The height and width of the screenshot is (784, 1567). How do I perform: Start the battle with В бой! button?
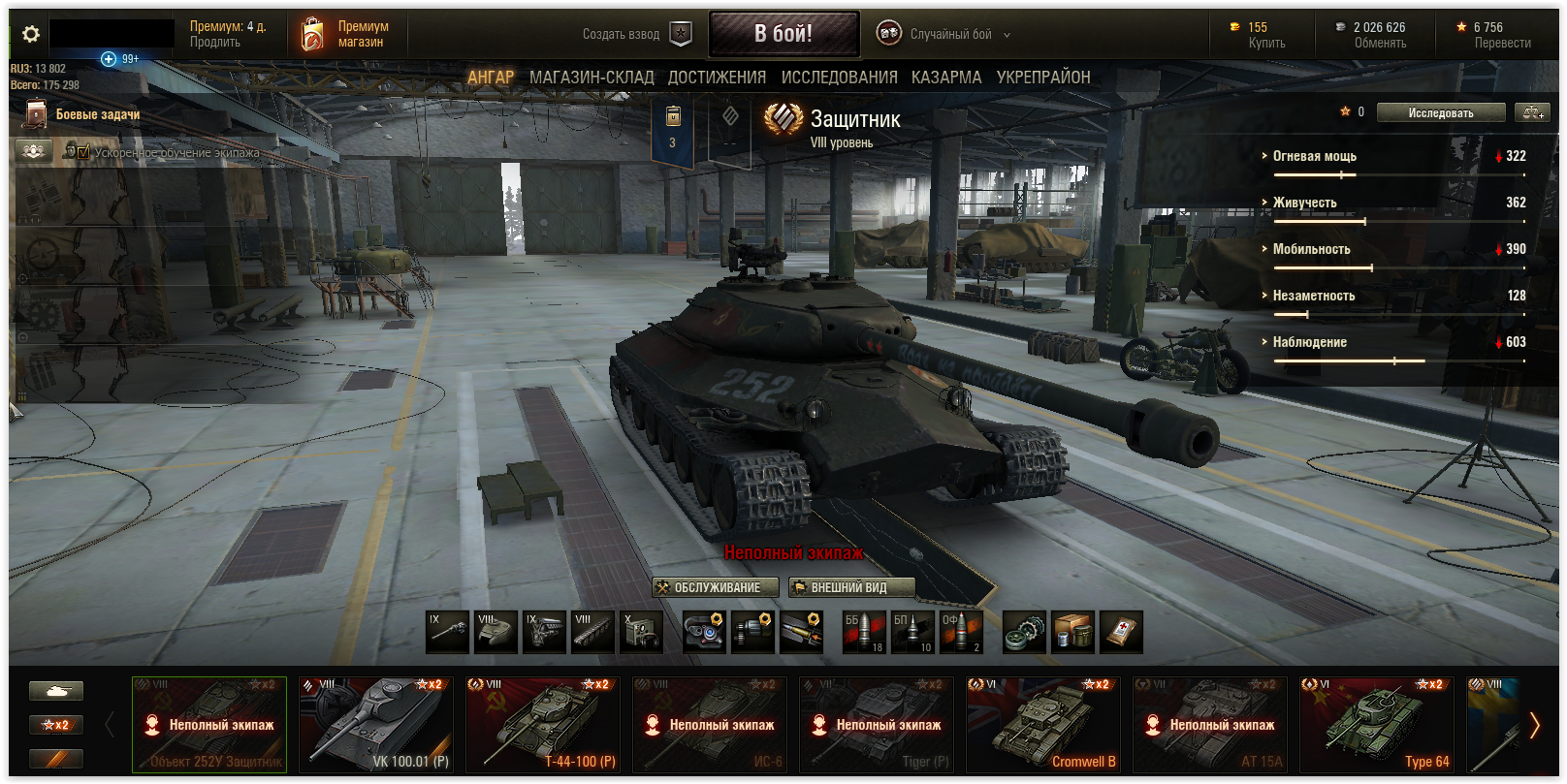tap(783, 34)
